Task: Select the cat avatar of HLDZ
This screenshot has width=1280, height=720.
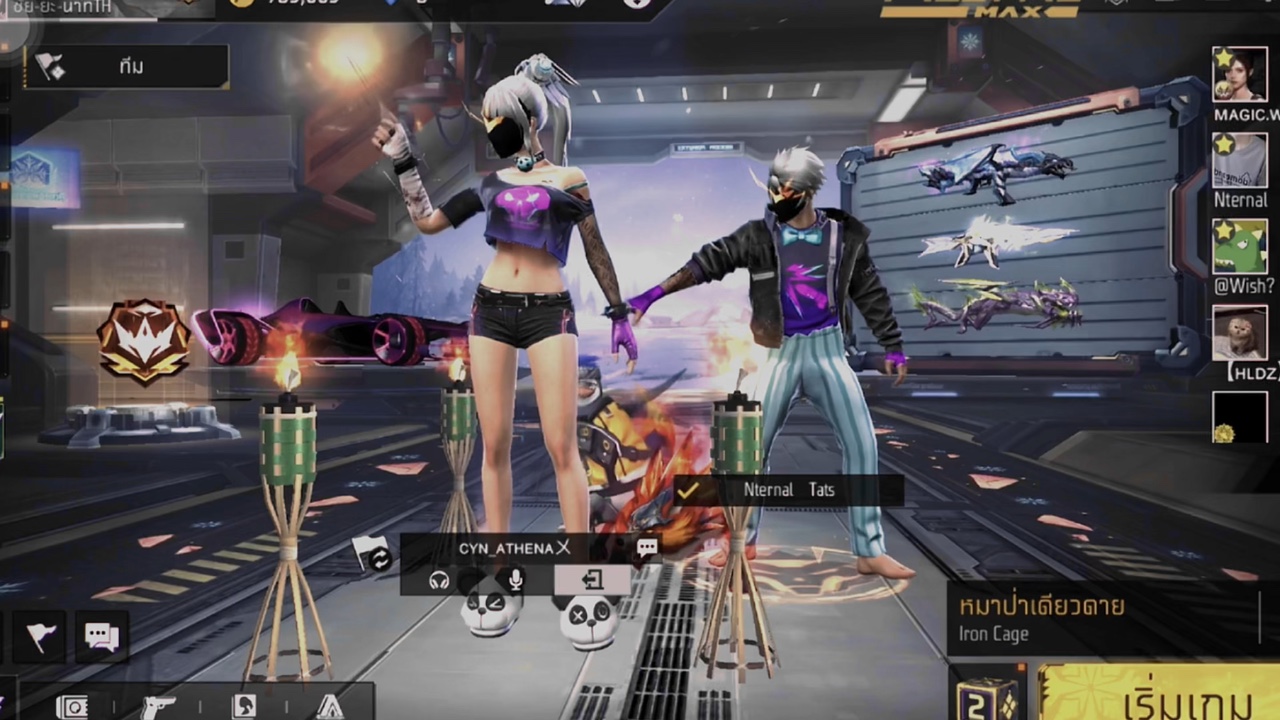Action: [x=1239, y=333]
